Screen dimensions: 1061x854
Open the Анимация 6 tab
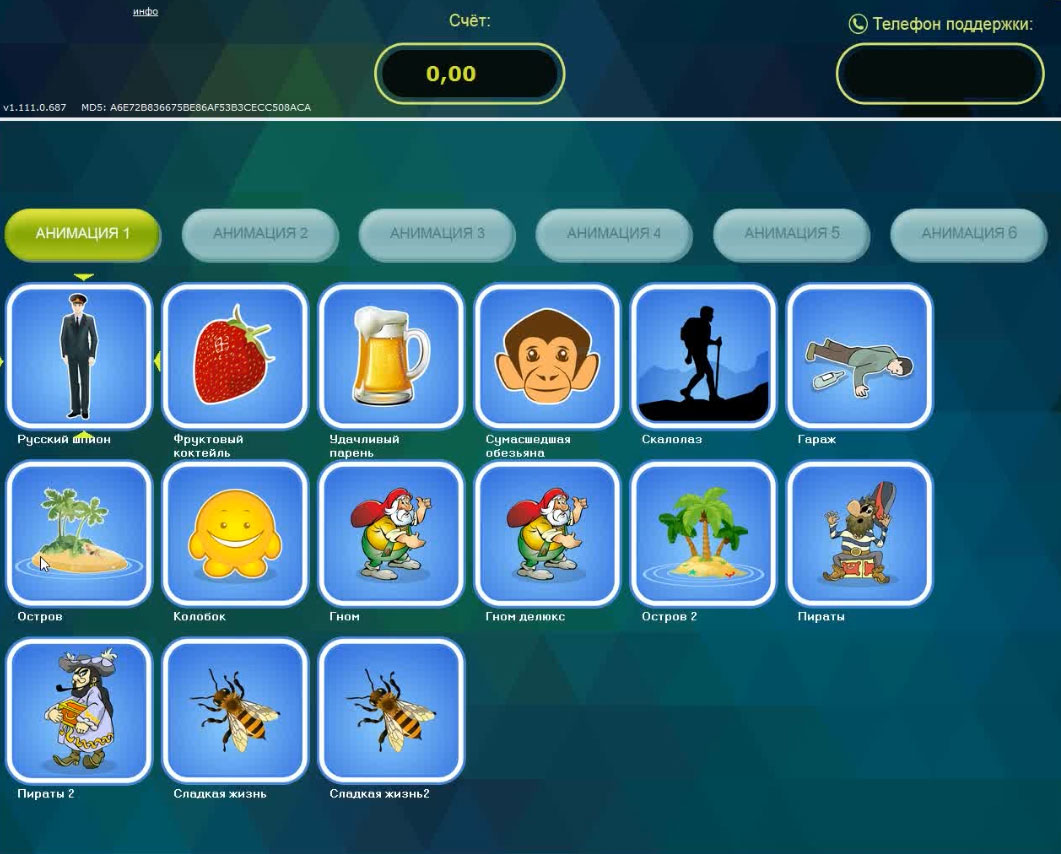968,234
